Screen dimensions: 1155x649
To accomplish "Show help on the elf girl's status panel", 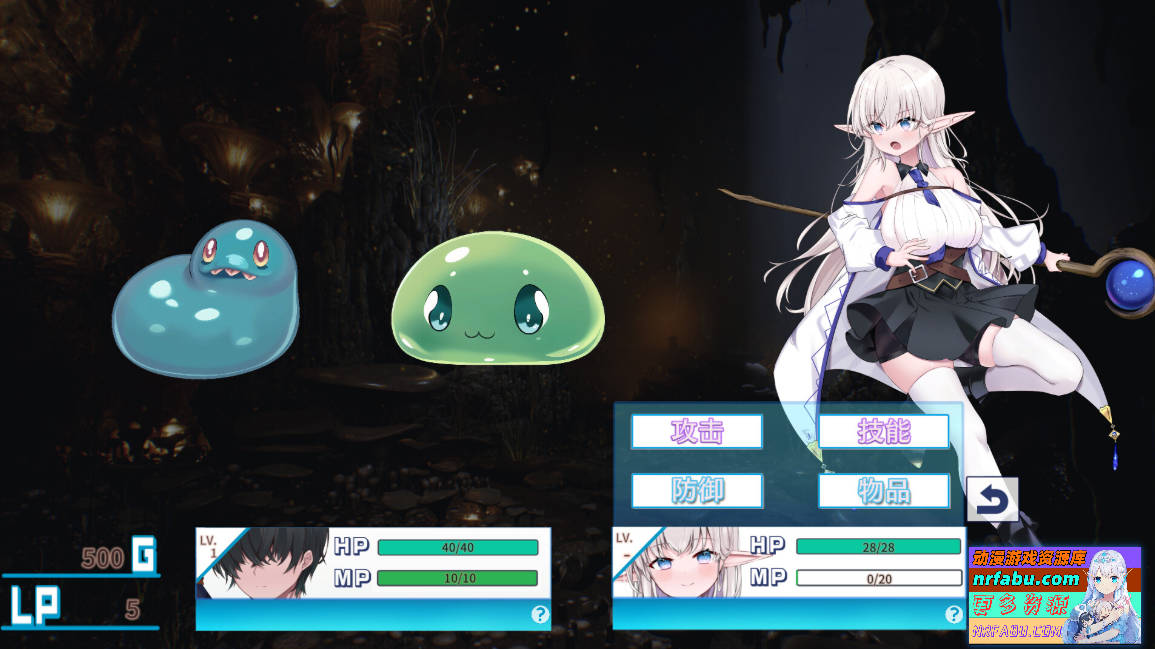I will (x=953, y=615).
